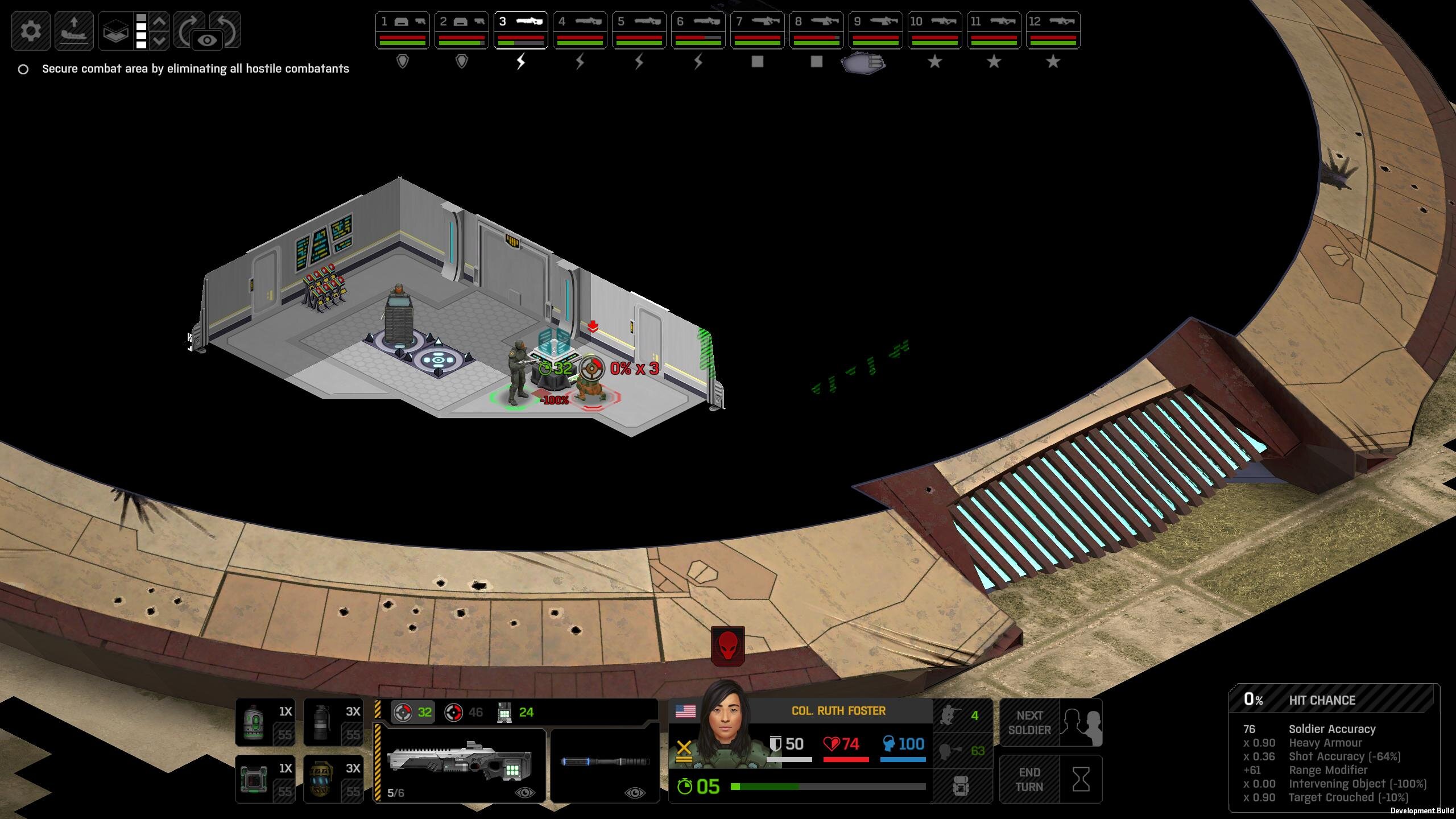Click the dropship evacuate button
The image size is (1456, 819).
(74, 30)
